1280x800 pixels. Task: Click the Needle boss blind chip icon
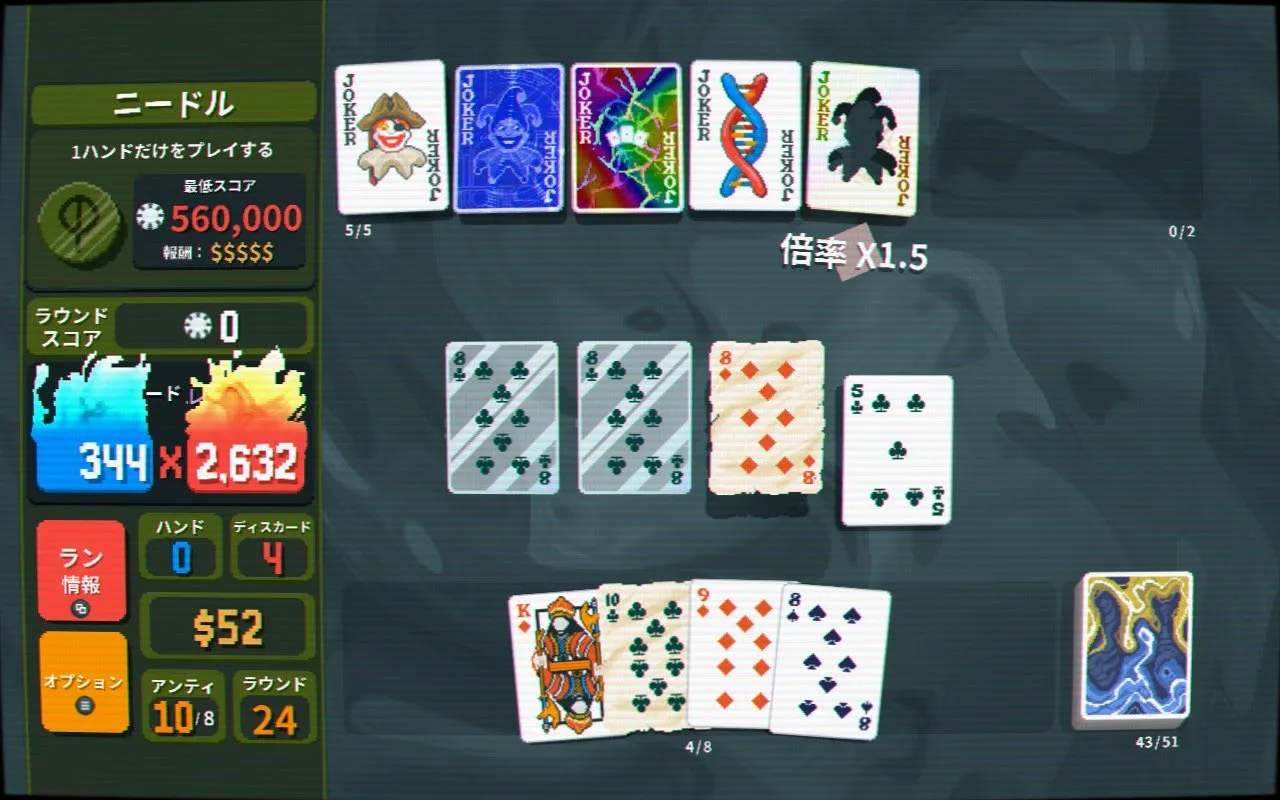point(82,222)
